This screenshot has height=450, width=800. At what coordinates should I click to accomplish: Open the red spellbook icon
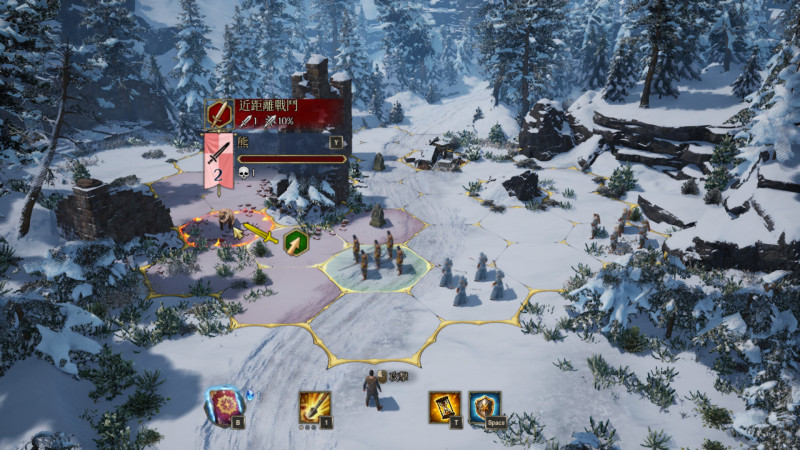coord(224,404)
